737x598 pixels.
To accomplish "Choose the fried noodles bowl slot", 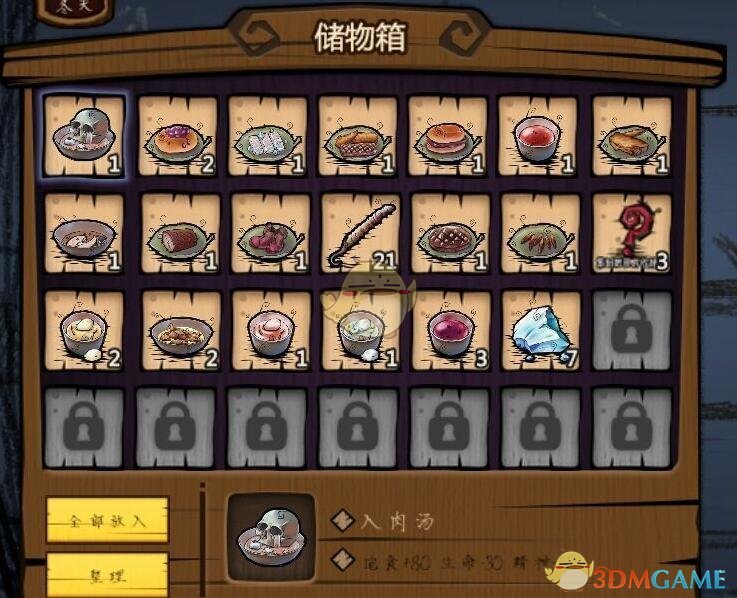I will tap(176, 331).
